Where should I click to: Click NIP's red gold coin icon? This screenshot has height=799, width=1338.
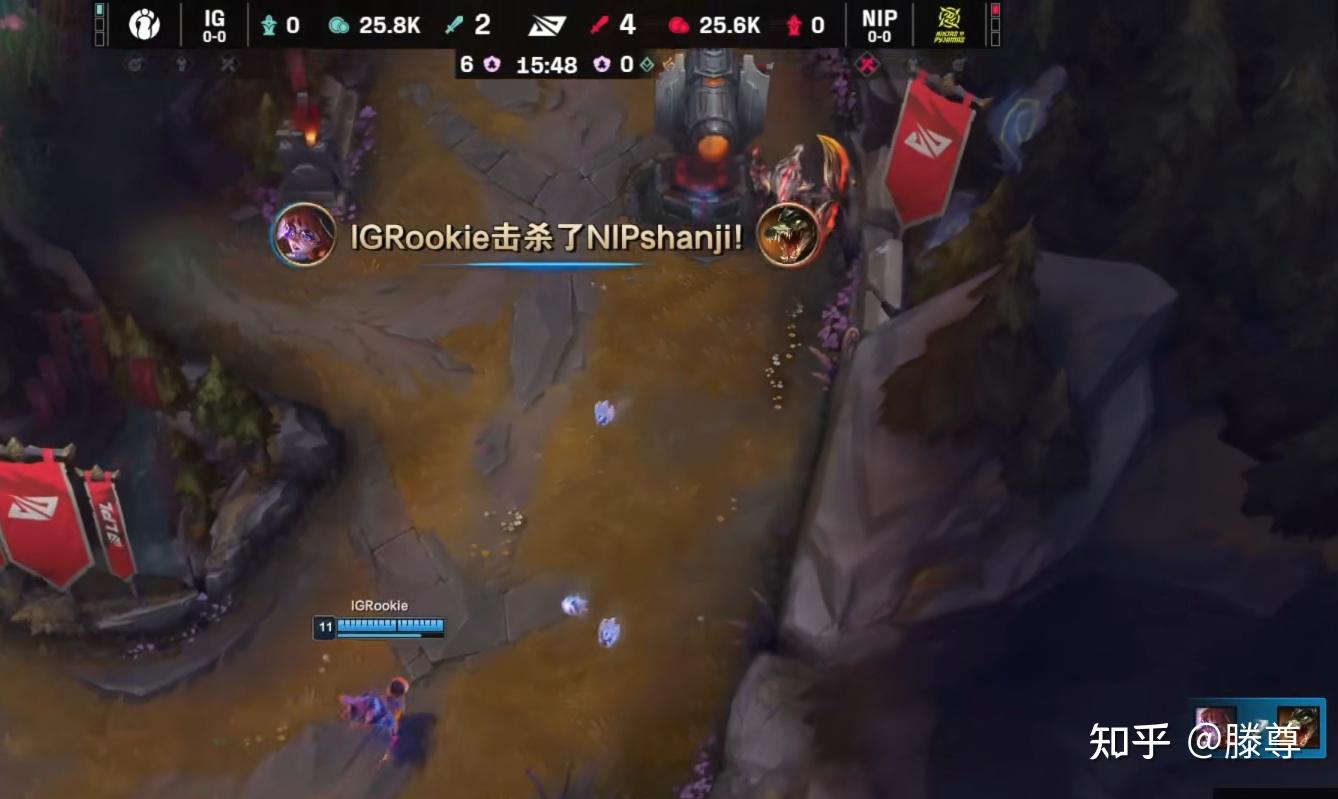[678, 25]
